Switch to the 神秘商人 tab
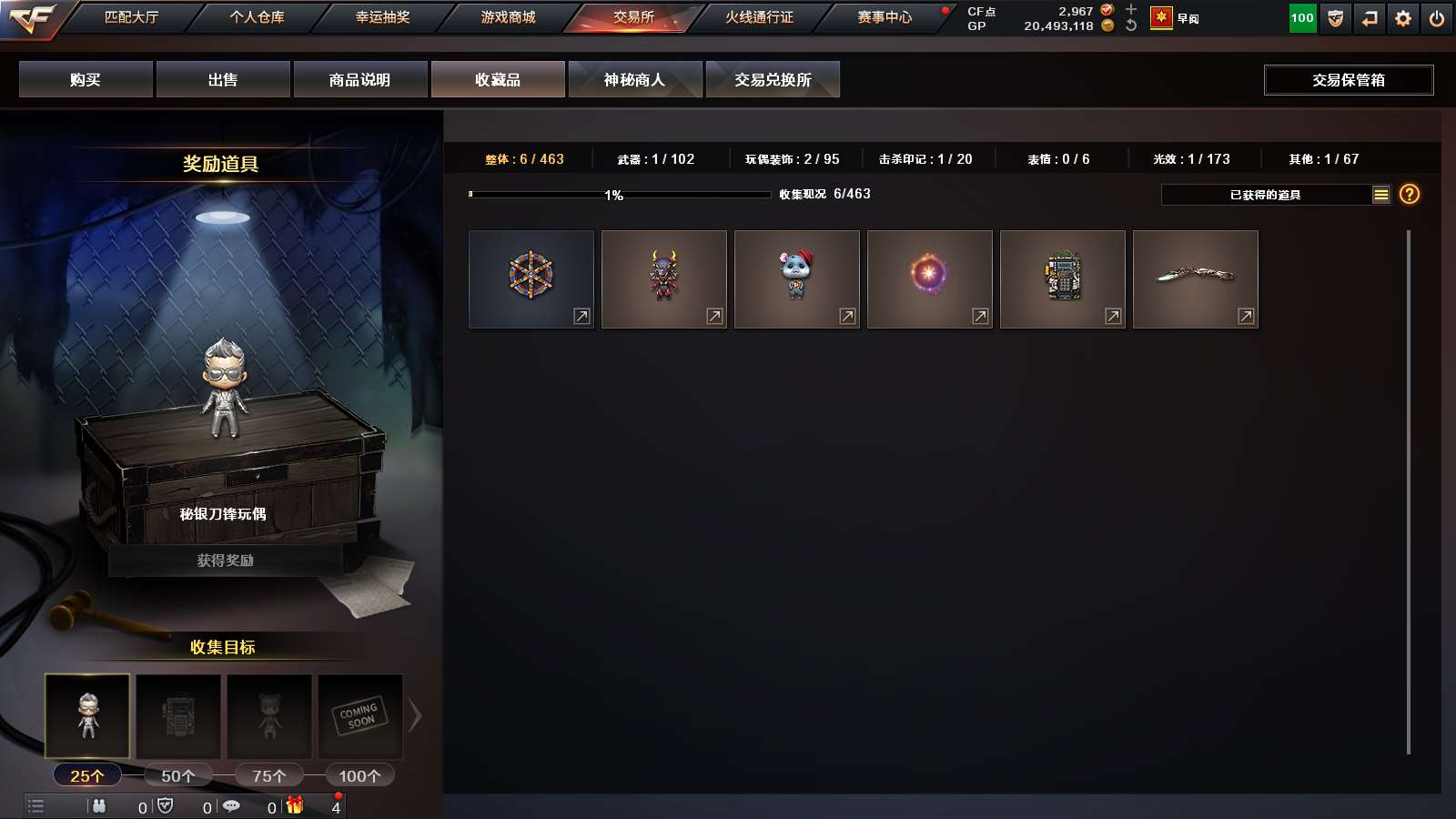This screenshot has height=819, width=1456. coord(635,79)
